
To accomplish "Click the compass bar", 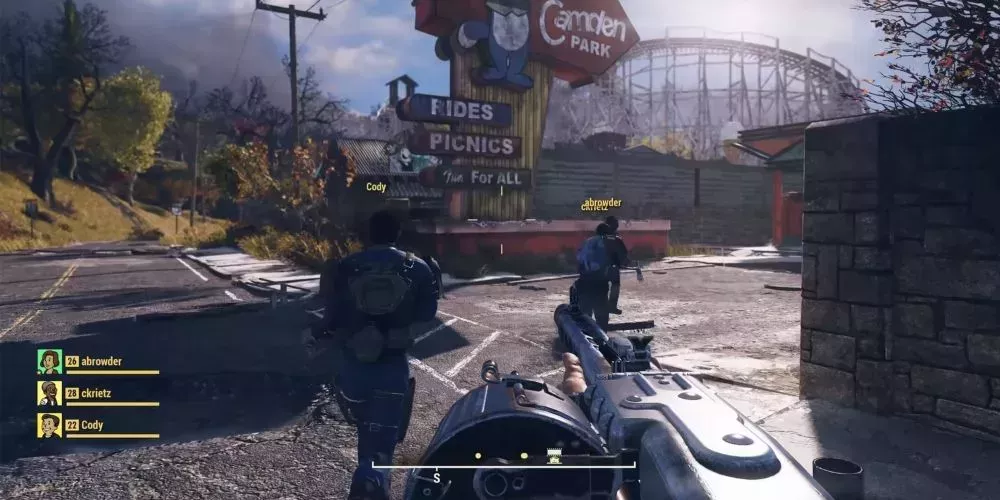I will click(504, 464).
